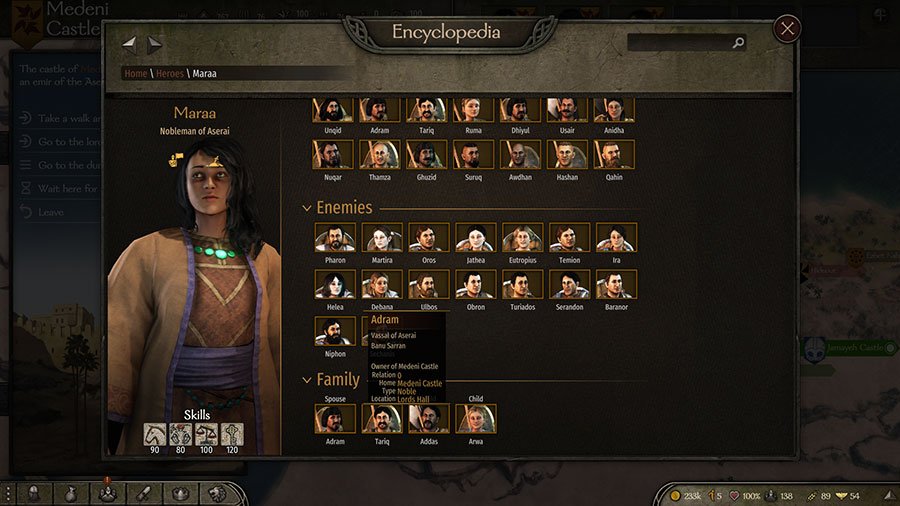View Helea's hero page
Image resolution: width=900 pixels, height=506 pixels.
click(x=335, y=285)
